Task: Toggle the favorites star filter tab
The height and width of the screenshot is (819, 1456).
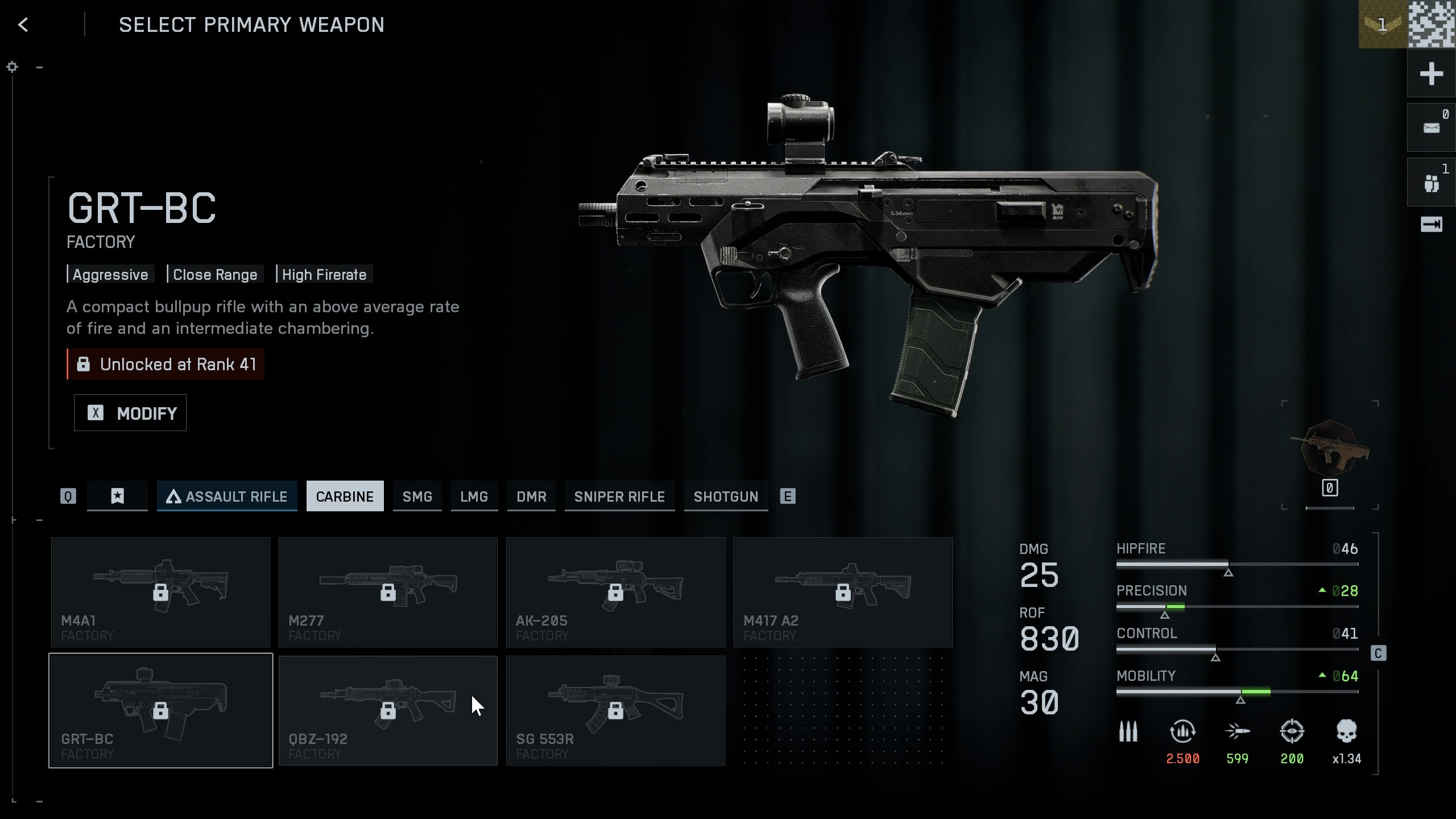Action: coord(117,496)
